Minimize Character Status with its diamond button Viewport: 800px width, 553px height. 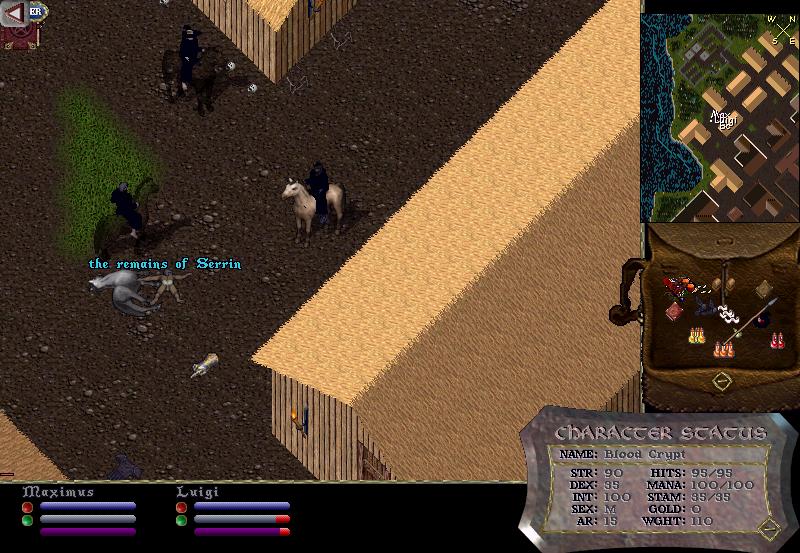(x=768, y=527)
